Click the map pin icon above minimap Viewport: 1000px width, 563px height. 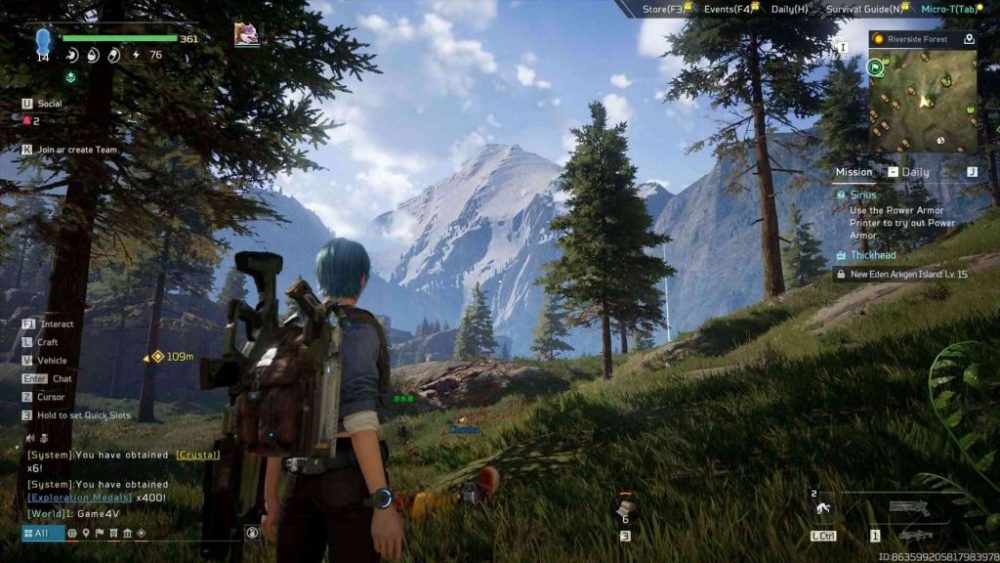968,39
